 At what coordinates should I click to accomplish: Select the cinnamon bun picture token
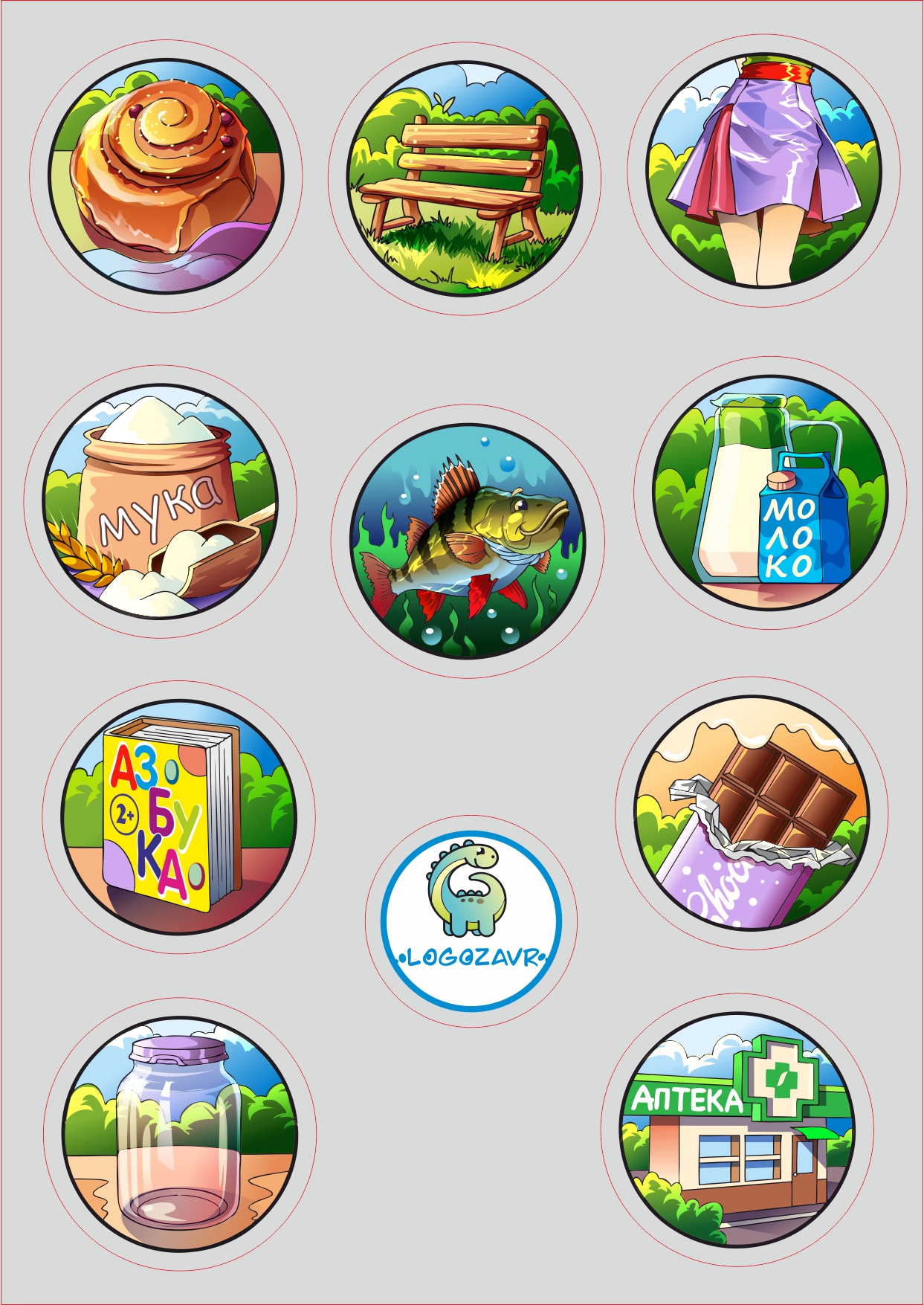[166, 175]
